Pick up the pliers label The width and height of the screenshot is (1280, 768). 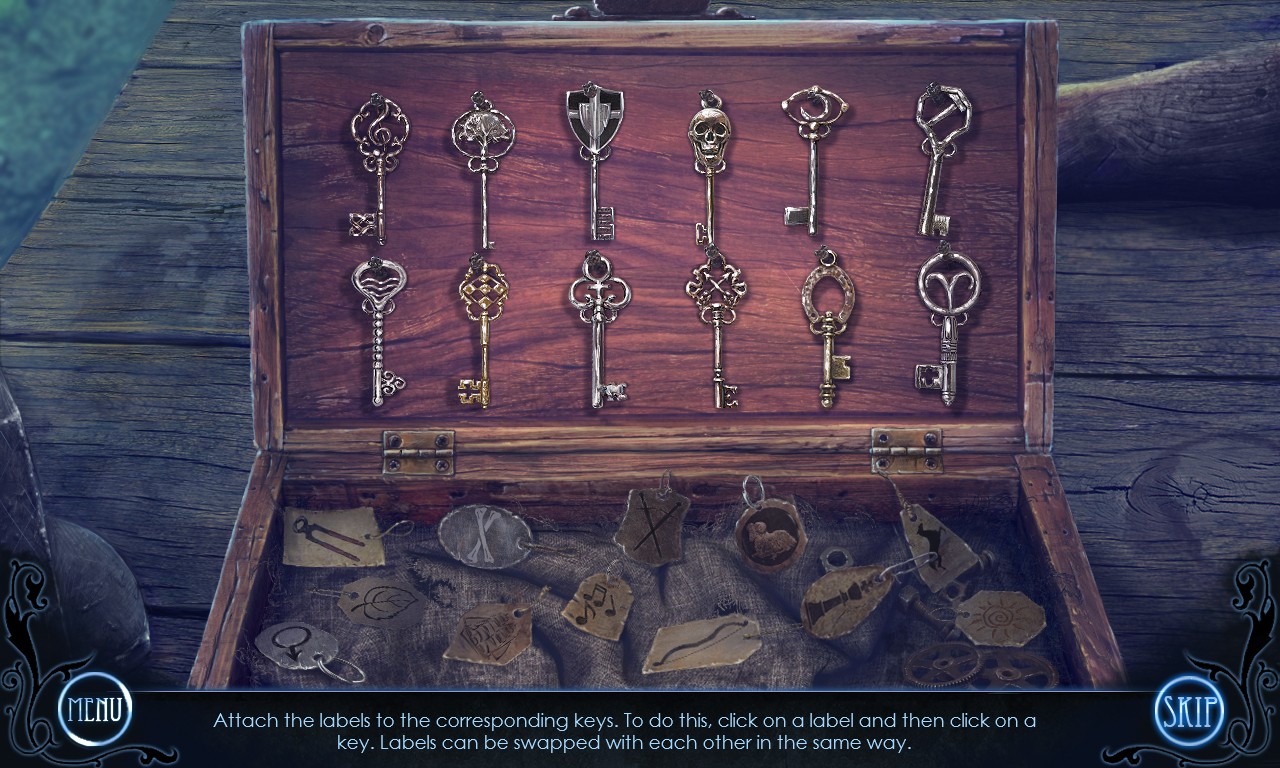(333, 536)
